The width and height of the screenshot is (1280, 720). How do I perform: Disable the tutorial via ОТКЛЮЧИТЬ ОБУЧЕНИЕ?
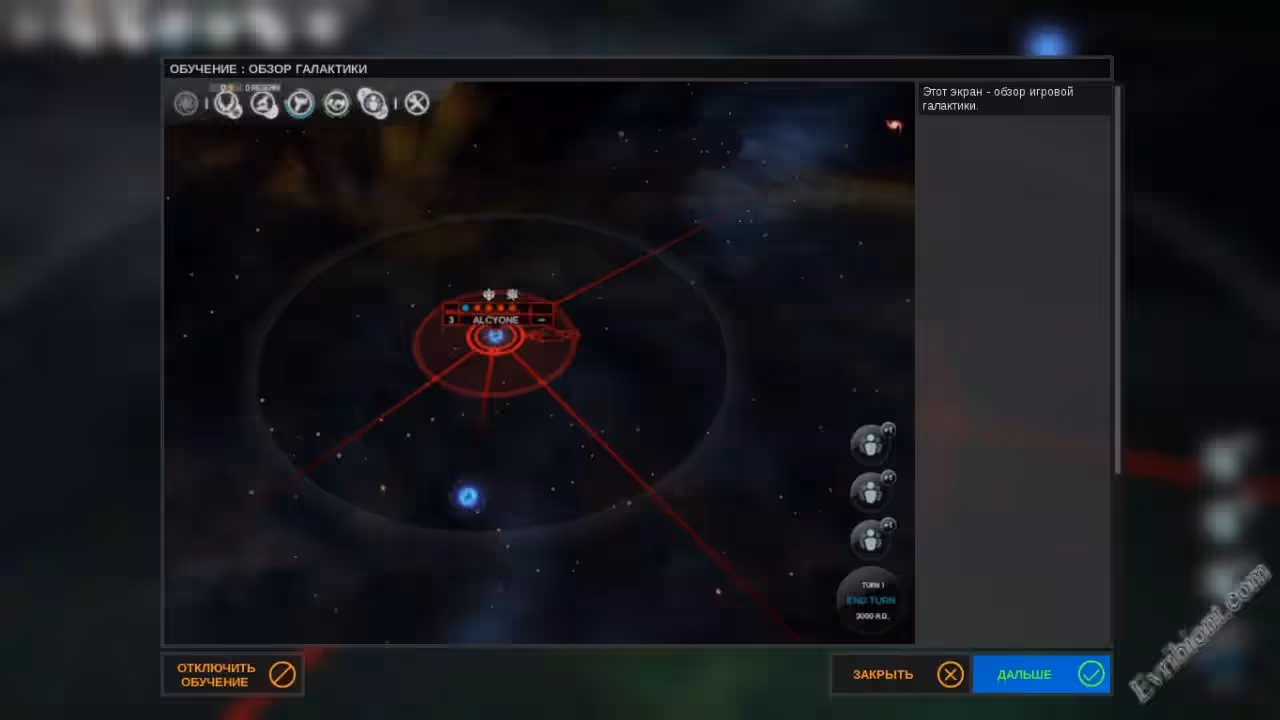coord(232,675)
